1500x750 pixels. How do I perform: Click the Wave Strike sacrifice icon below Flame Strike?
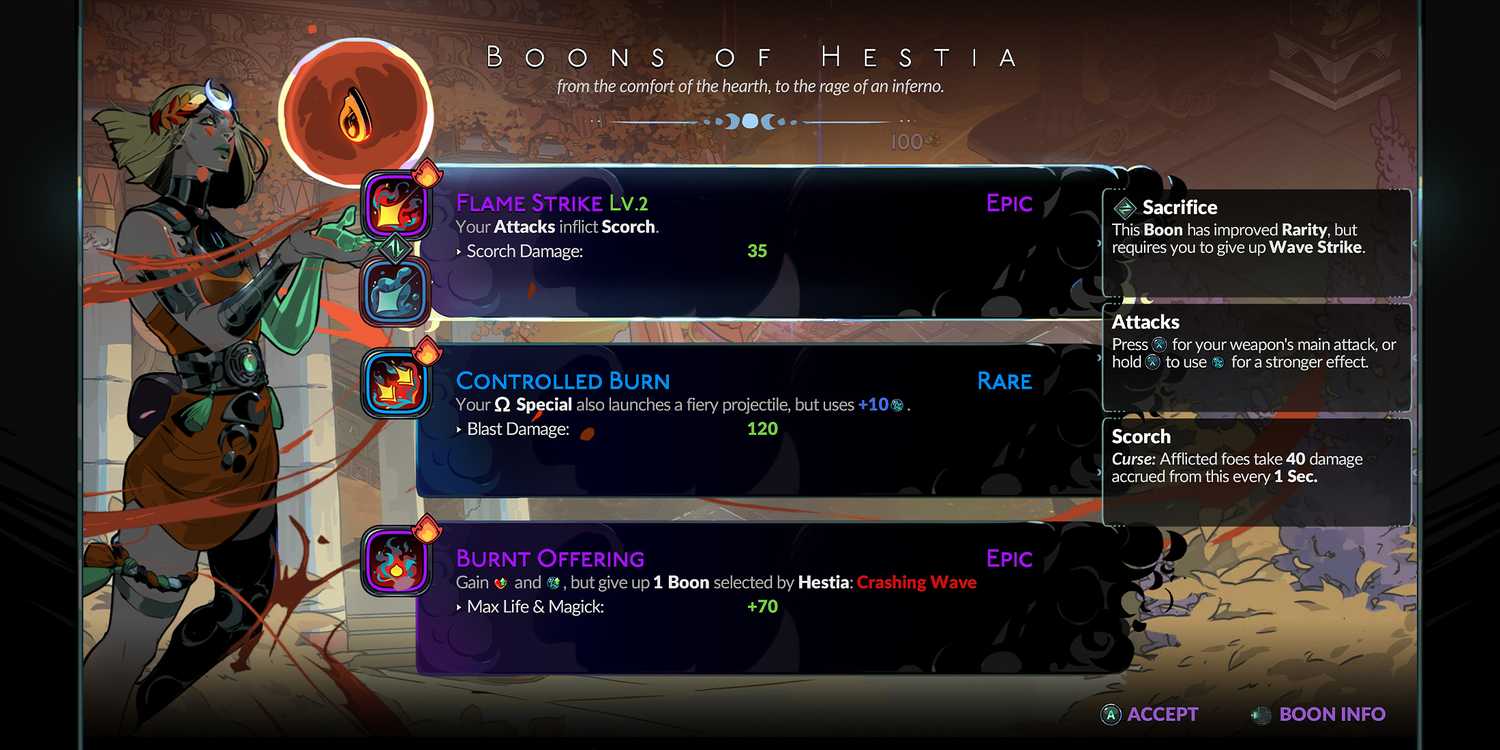pyautogui.click(x=395, y=290)
